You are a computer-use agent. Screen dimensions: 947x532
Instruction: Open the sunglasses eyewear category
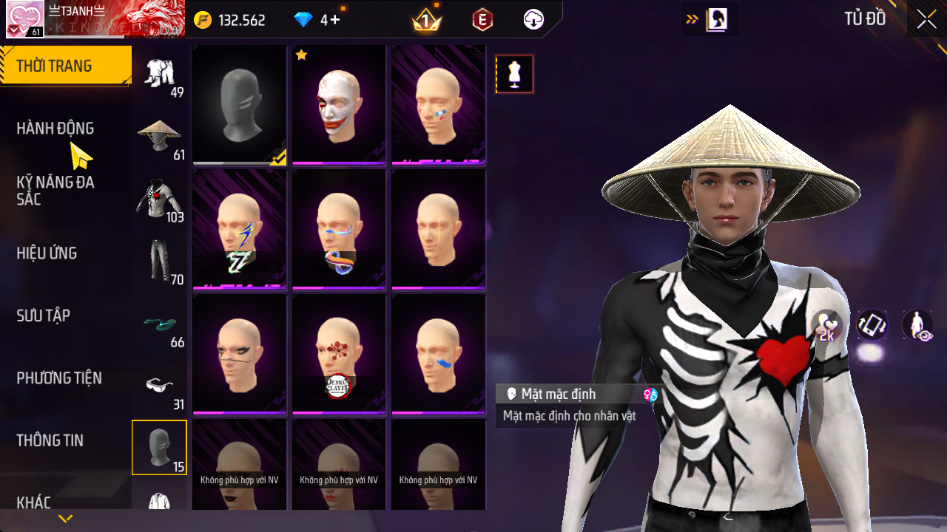click(x=159, y=387)
